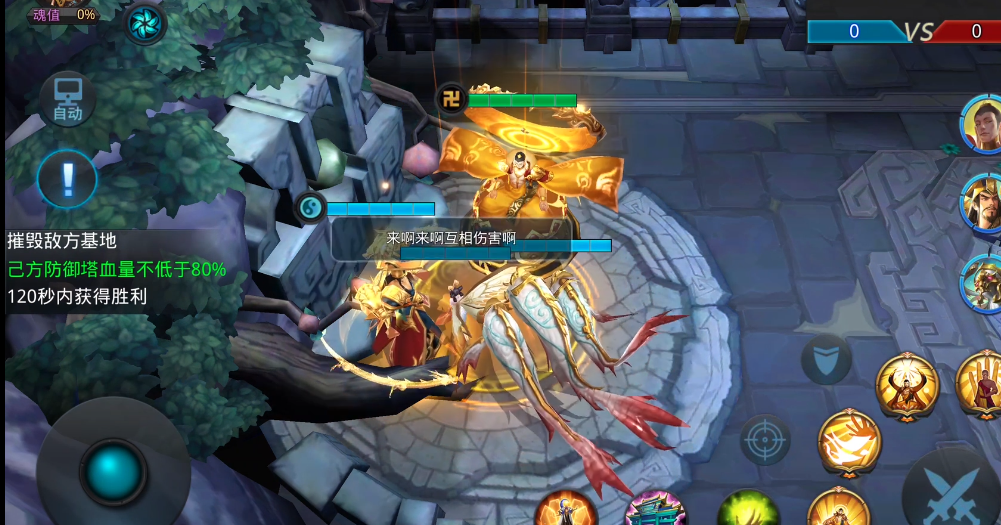Tap the cyan swirl icon at top
1001x525 pixels.
[144, 23]
